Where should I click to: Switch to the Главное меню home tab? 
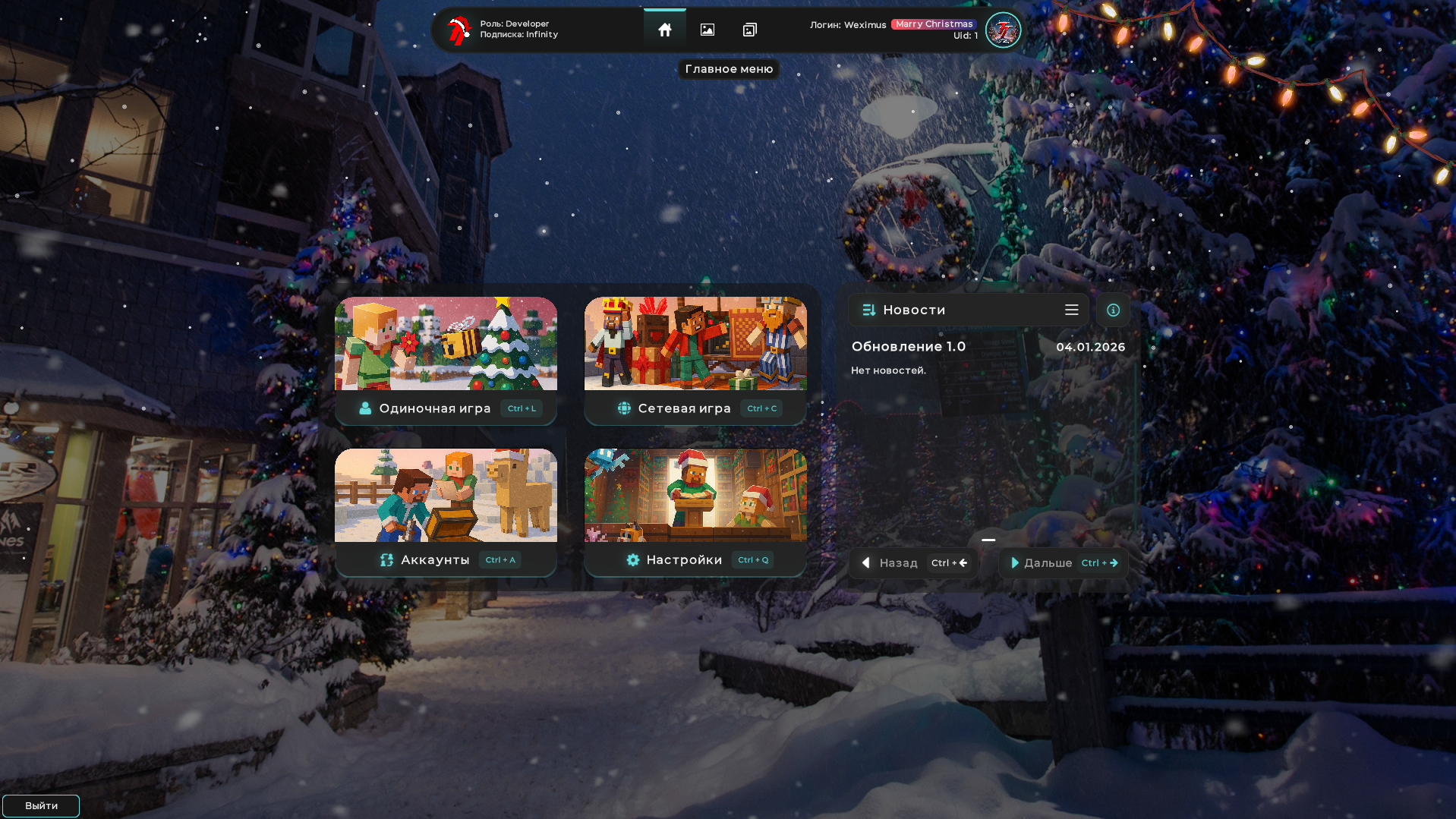[x=665, y=29]
